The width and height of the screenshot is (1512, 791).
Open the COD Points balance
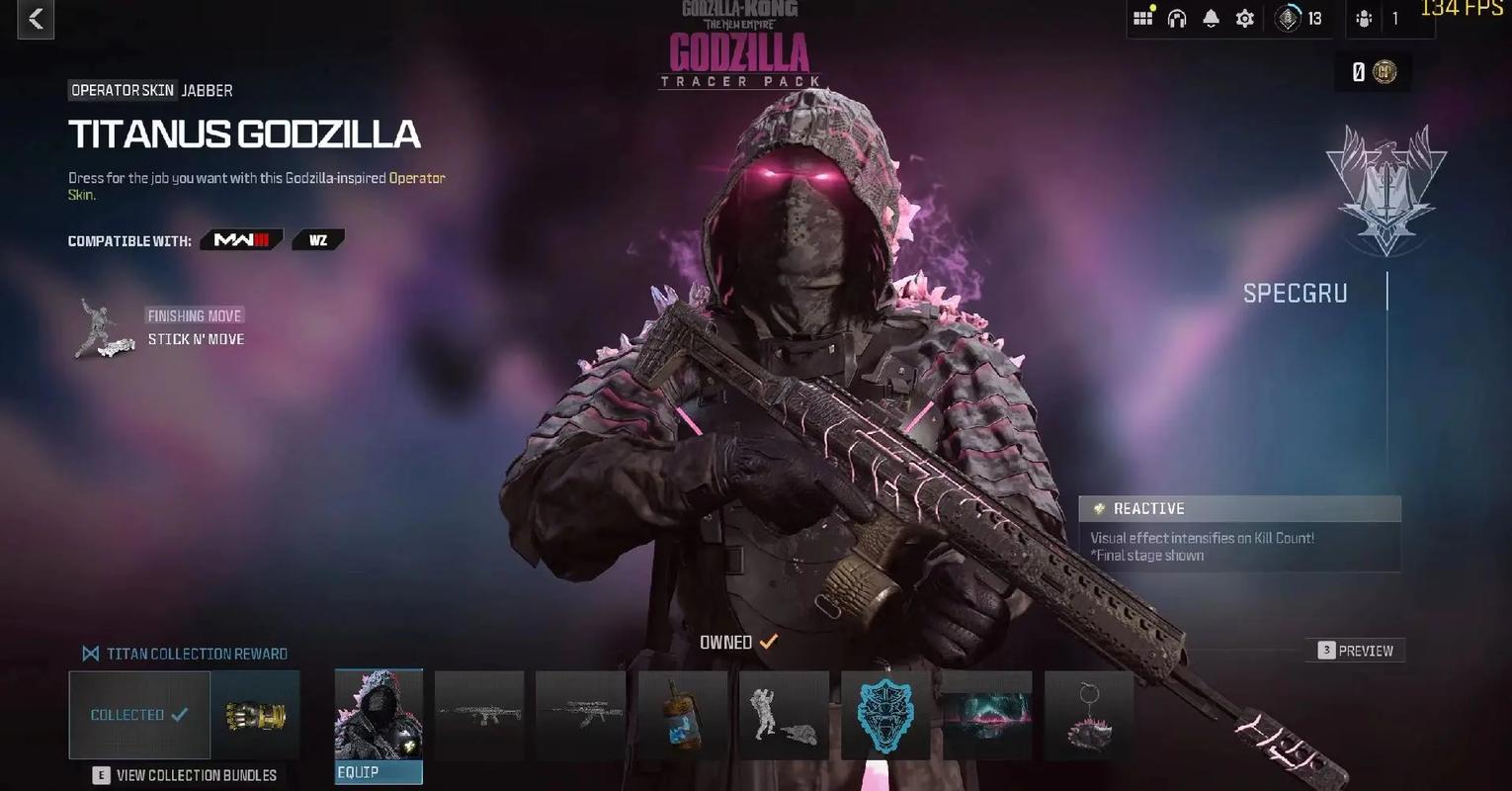click(x=1374, y=72)
